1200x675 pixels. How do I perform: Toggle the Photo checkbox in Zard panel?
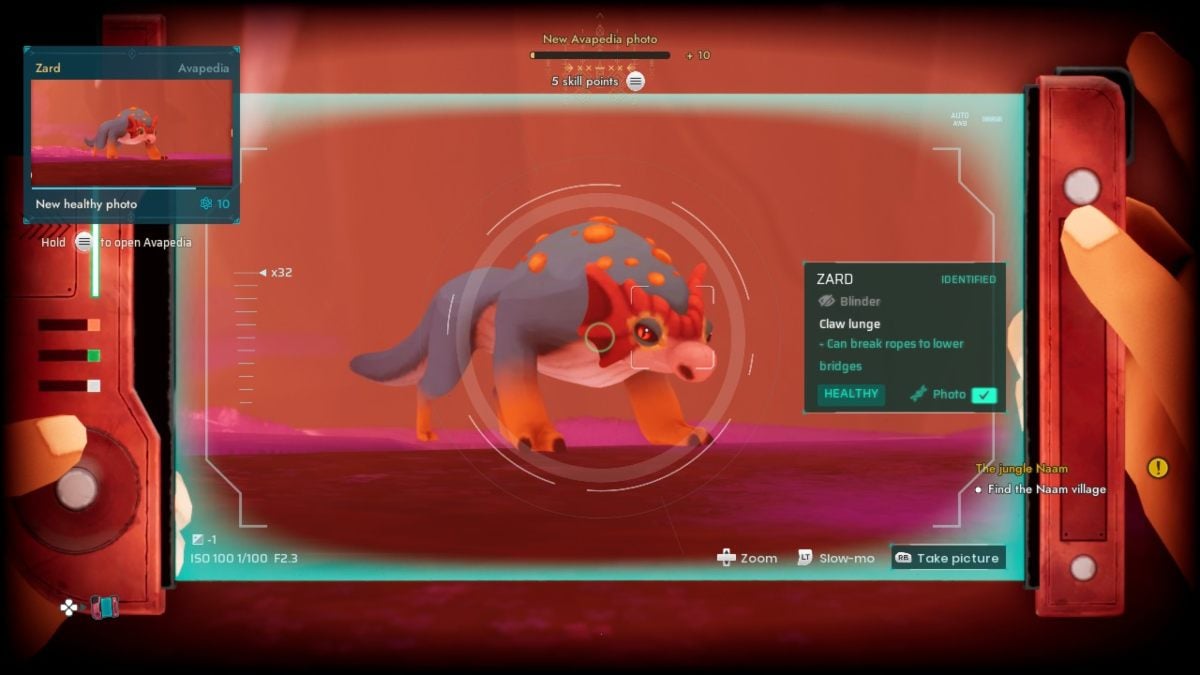coord(984,395)
